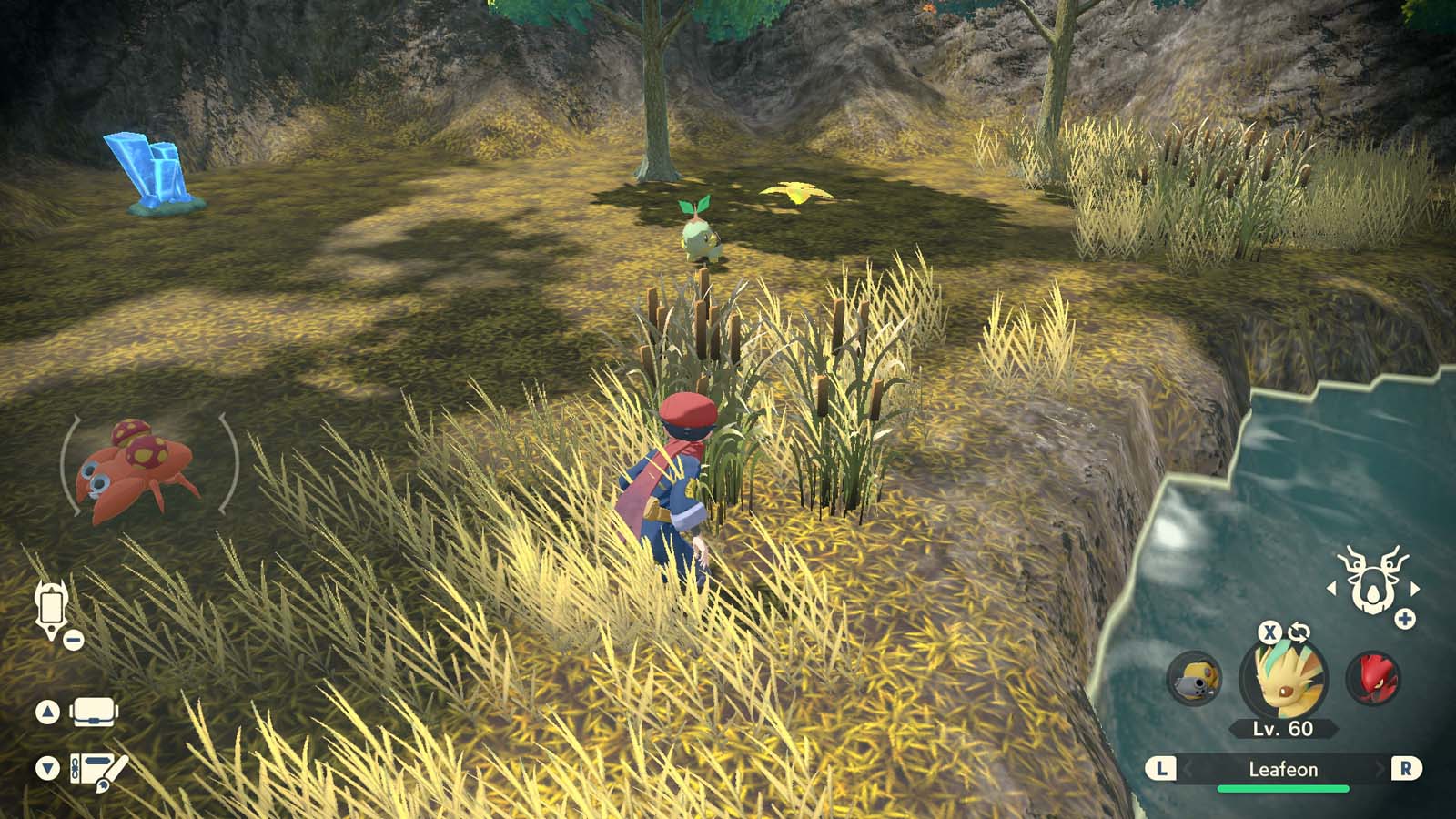
Task: Click the Lv. 60 badge
Action: tap(1283, 727)
